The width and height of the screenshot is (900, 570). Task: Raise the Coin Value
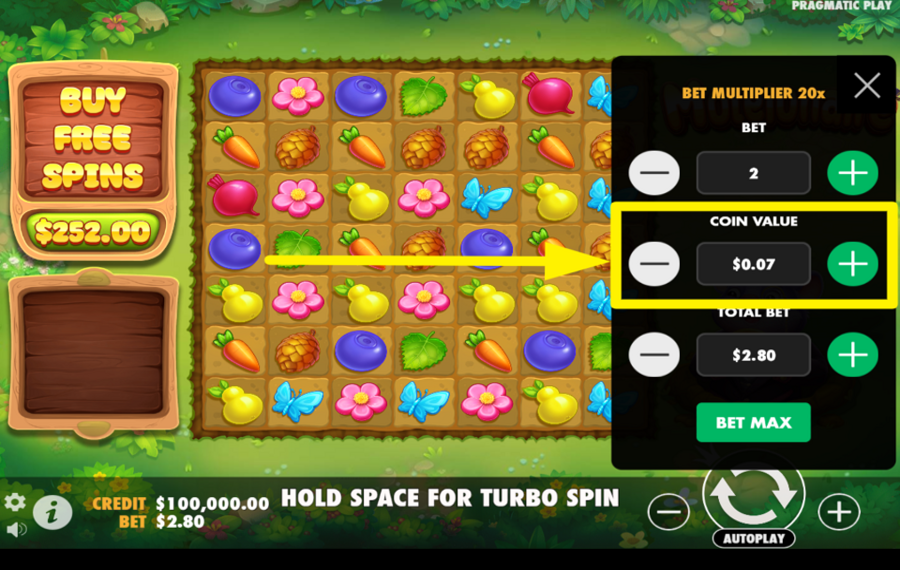(852, 264)
